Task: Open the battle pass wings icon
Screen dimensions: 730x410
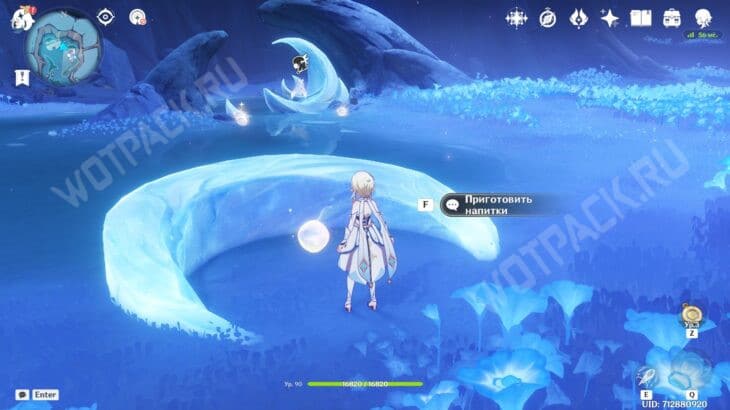Action: [x=578, y=18]
